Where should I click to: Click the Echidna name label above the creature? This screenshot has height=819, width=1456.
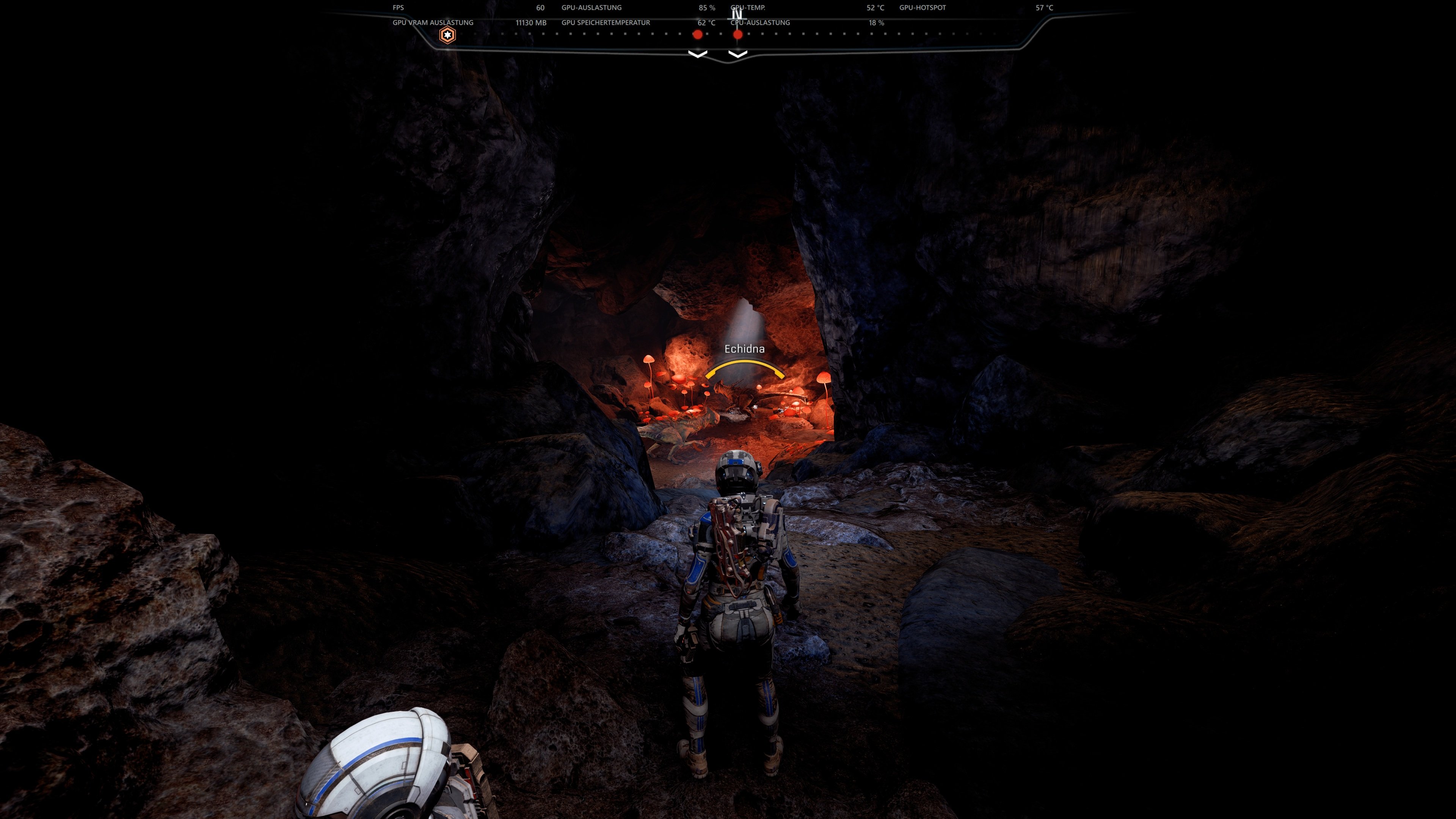coord(744,349)
